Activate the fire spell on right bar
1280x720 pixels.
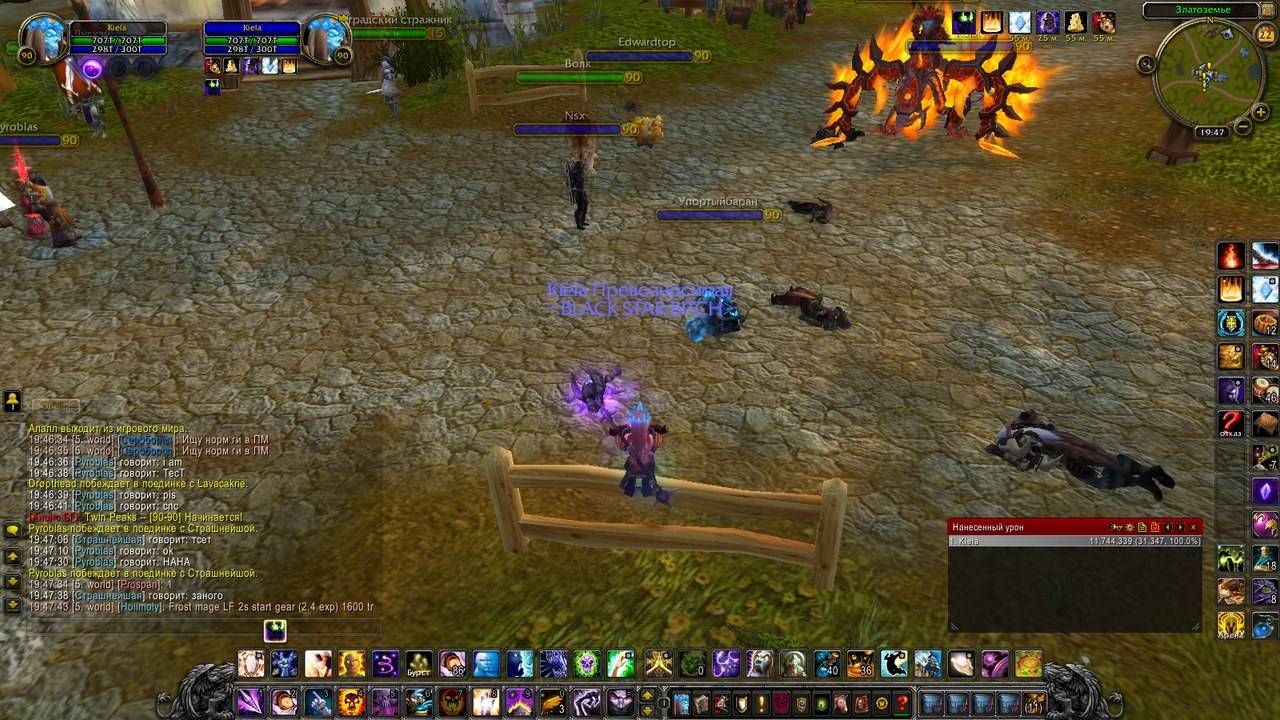tap(1231, 256)
